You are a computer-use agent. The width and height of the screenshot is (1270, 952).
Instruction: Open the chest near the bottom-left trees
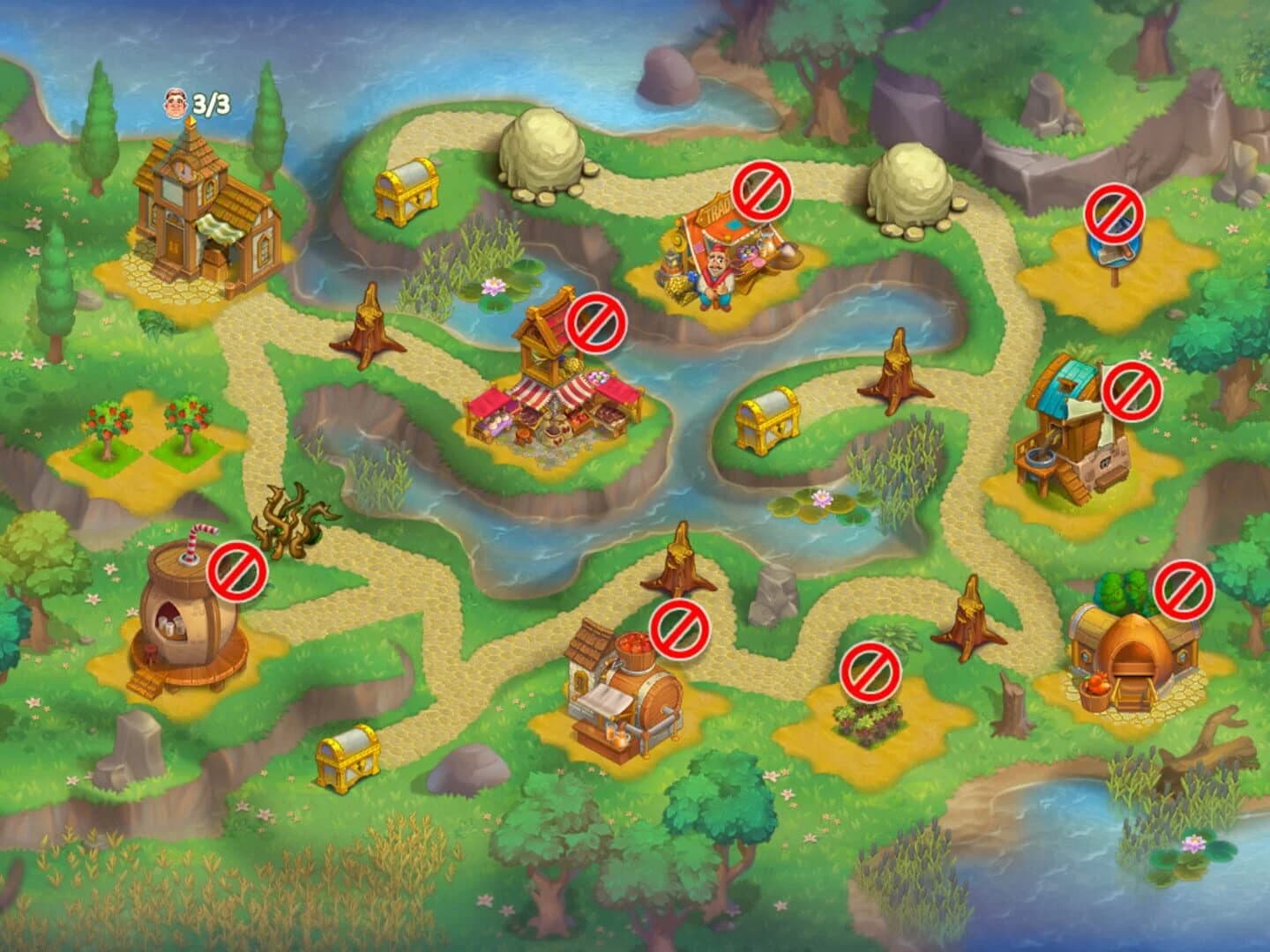(348, 758)
